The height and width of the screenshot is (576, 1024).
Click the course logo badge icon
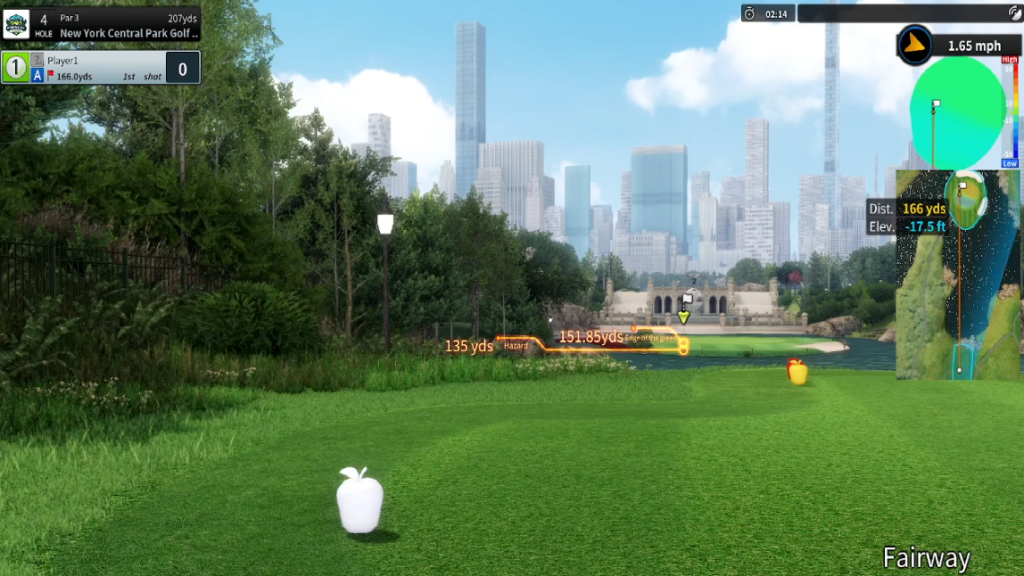point(16,24)
